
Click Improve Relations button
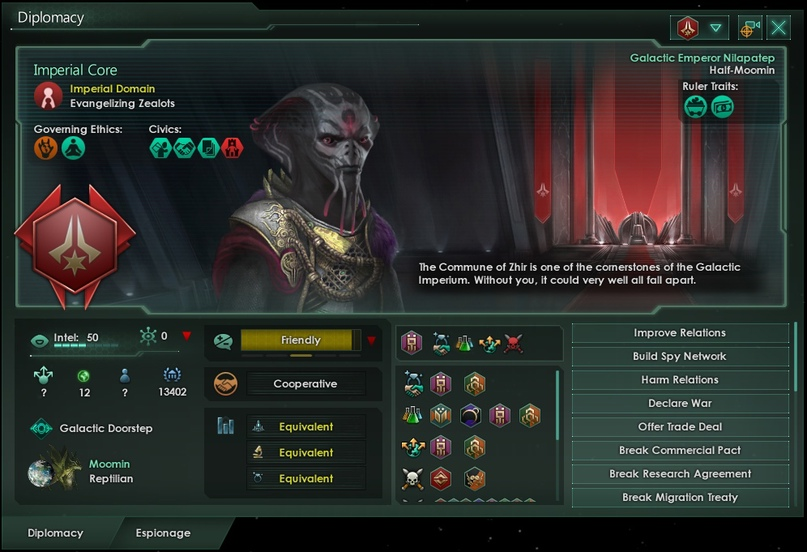pos(680,333)
